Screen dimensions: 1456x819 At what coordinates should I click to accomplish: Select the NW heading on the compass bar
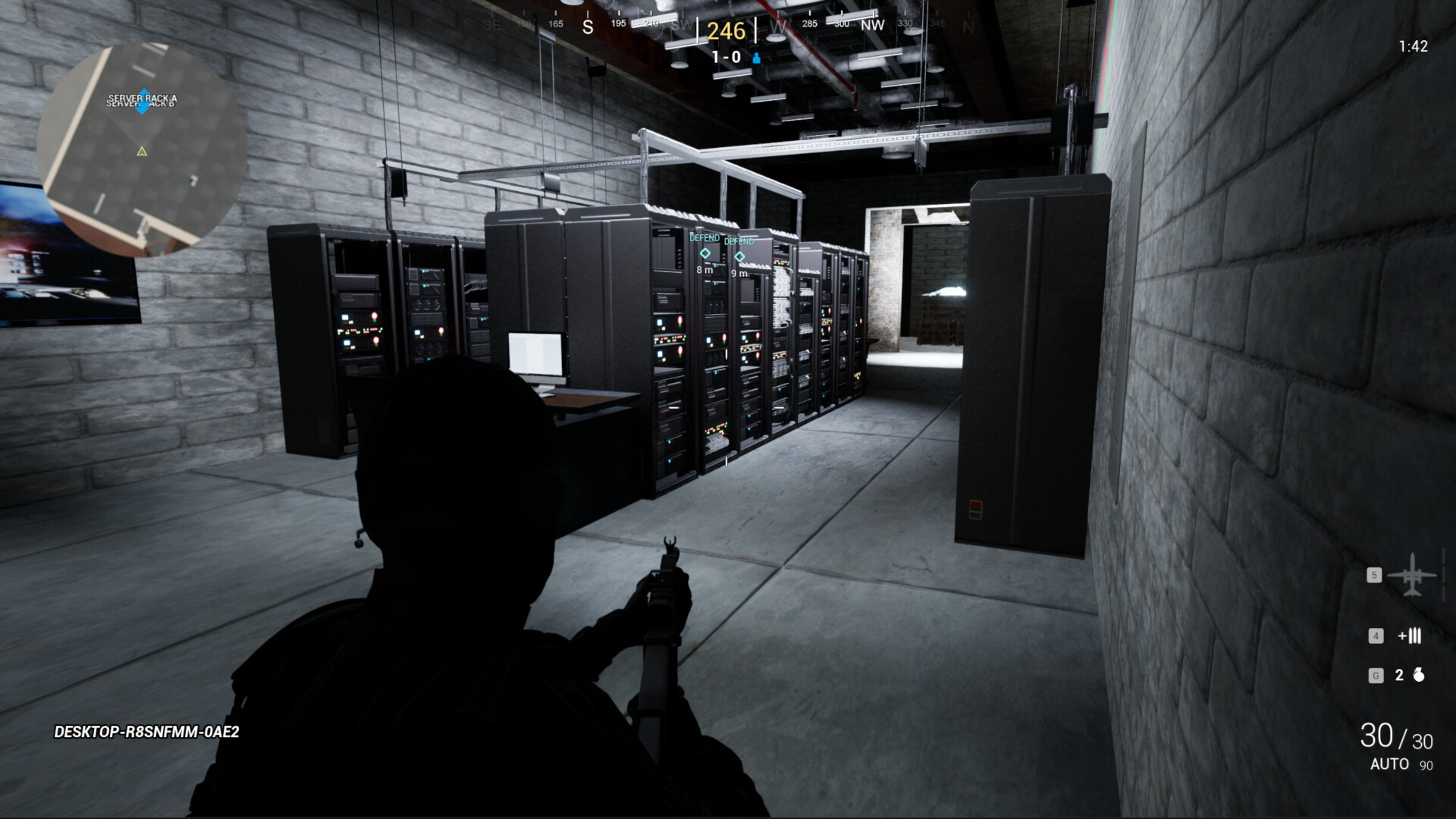pos(872,25)
